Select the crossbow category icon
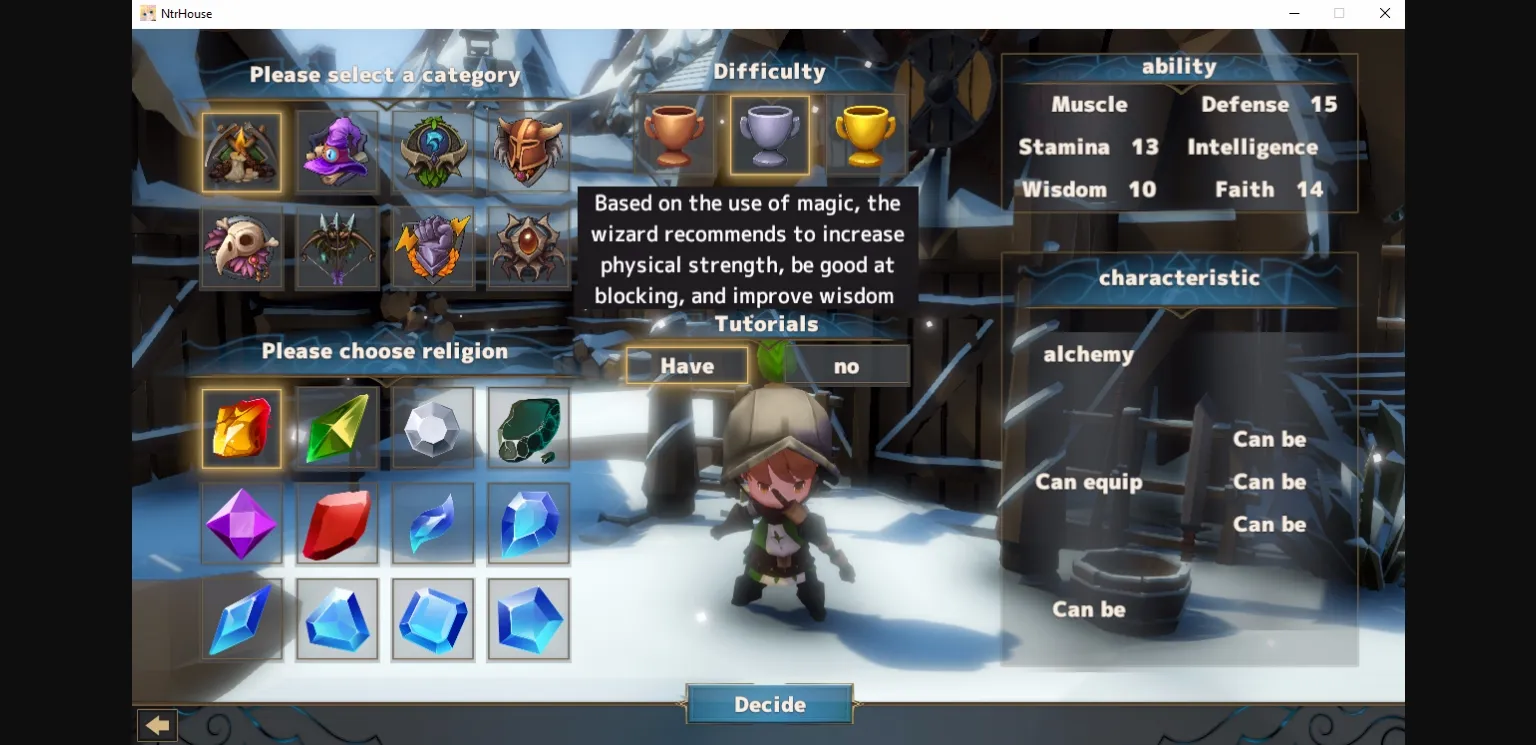1536x745 pixels. [x=337, y=247]
